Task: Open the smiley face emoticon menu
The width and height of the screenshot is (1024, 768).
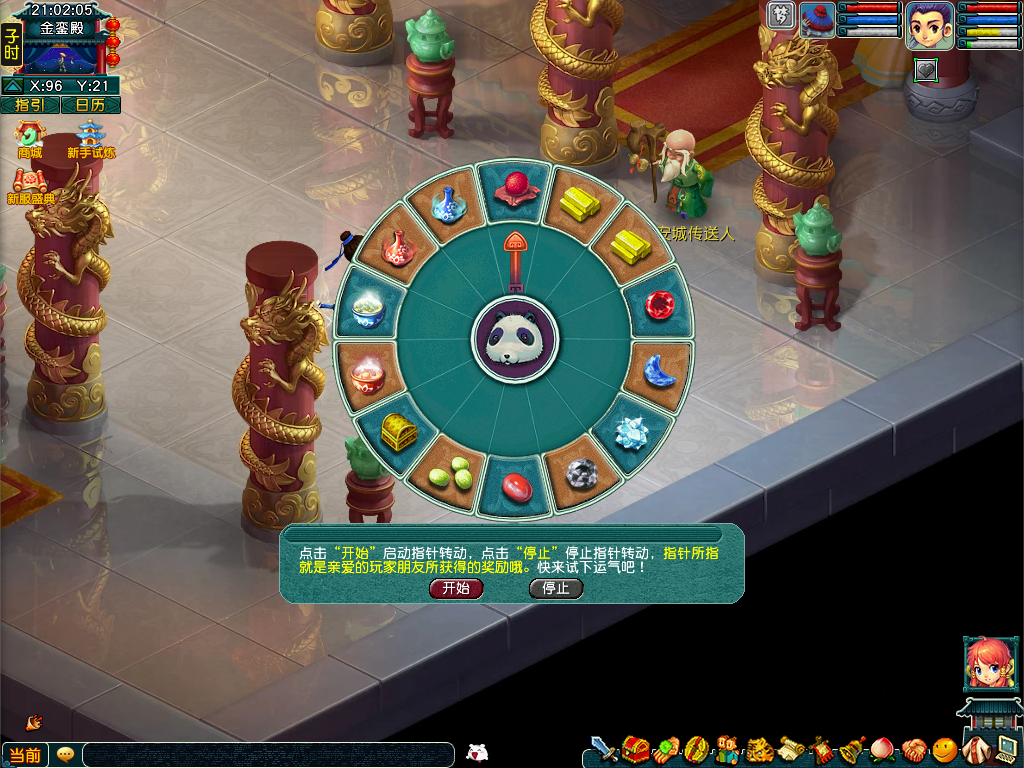Action: (x=945, y=749)
